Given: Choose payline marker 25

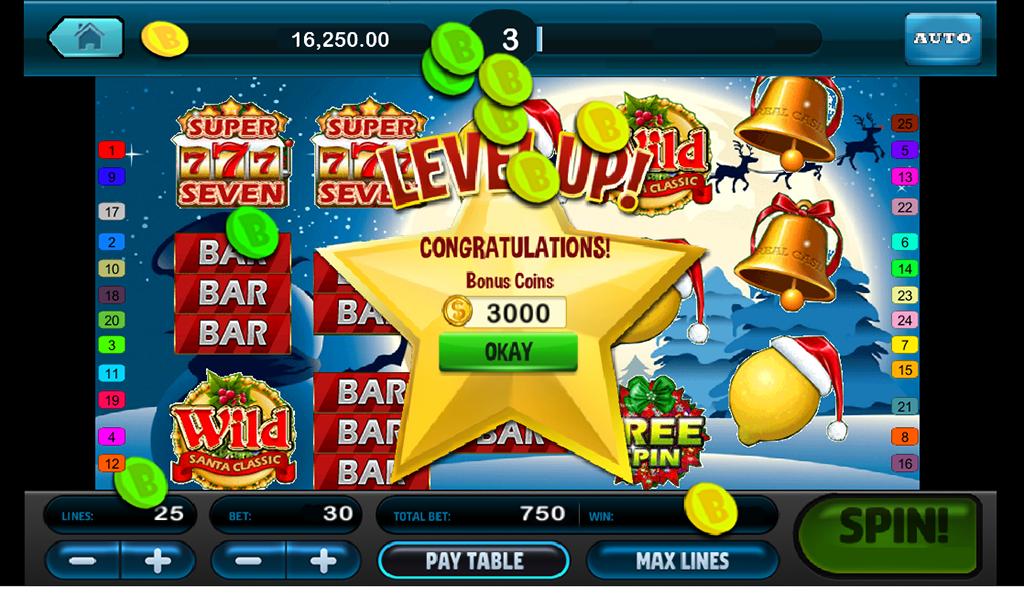Looking at the screenshot, I should click(x=904, y=124).
